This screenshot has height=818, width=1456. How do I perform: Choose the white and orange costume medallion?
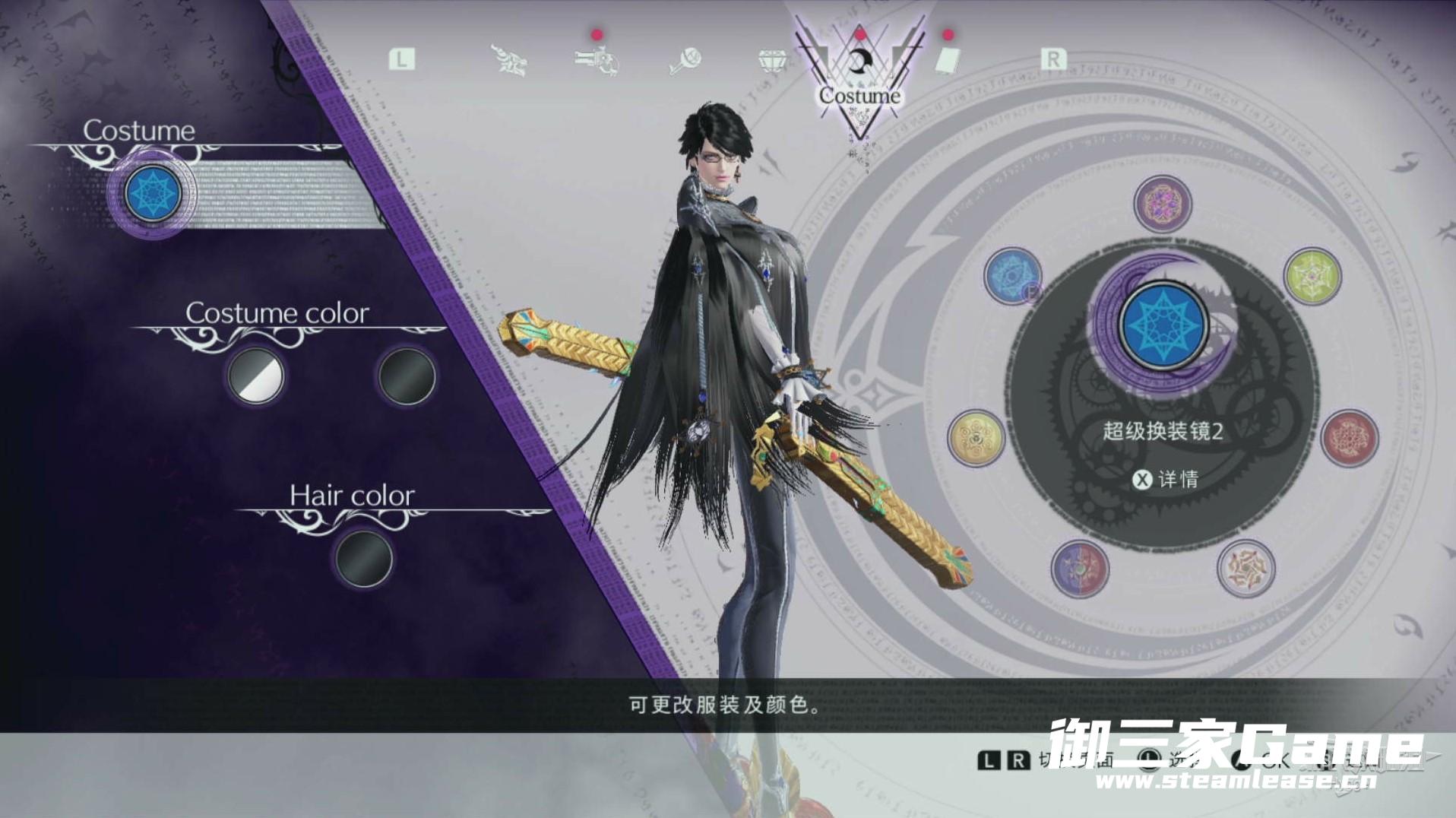(x=1246, y=568)
